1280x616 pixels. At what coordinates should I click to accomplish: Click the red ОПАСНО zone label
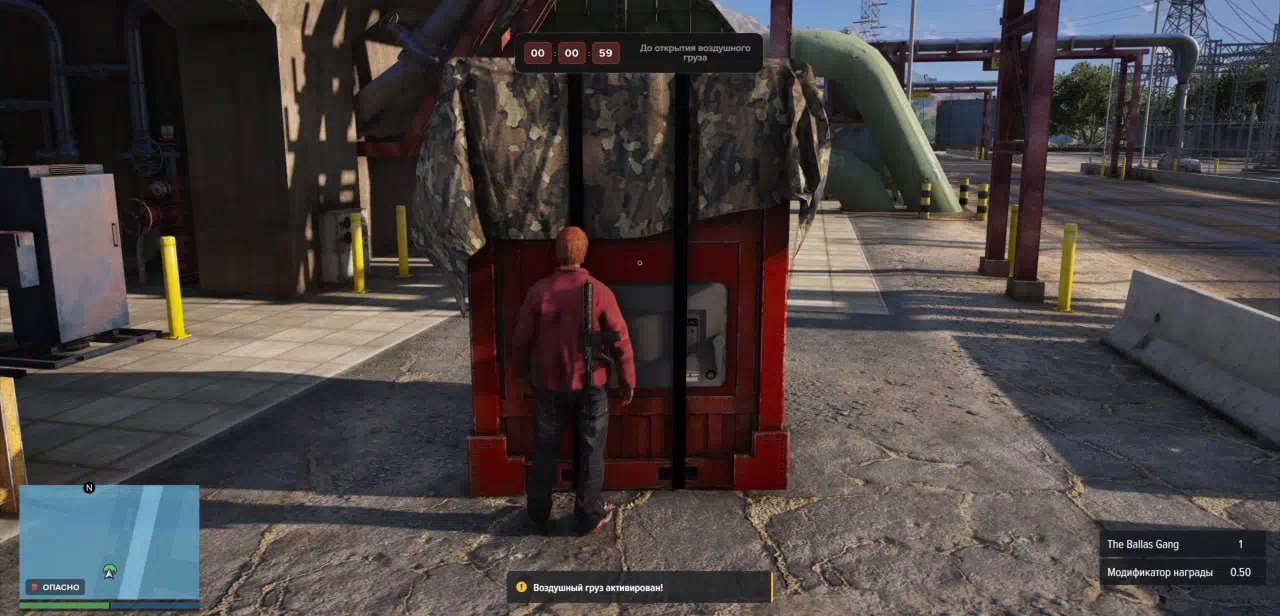pyautogui.click(x=55, y=587)
